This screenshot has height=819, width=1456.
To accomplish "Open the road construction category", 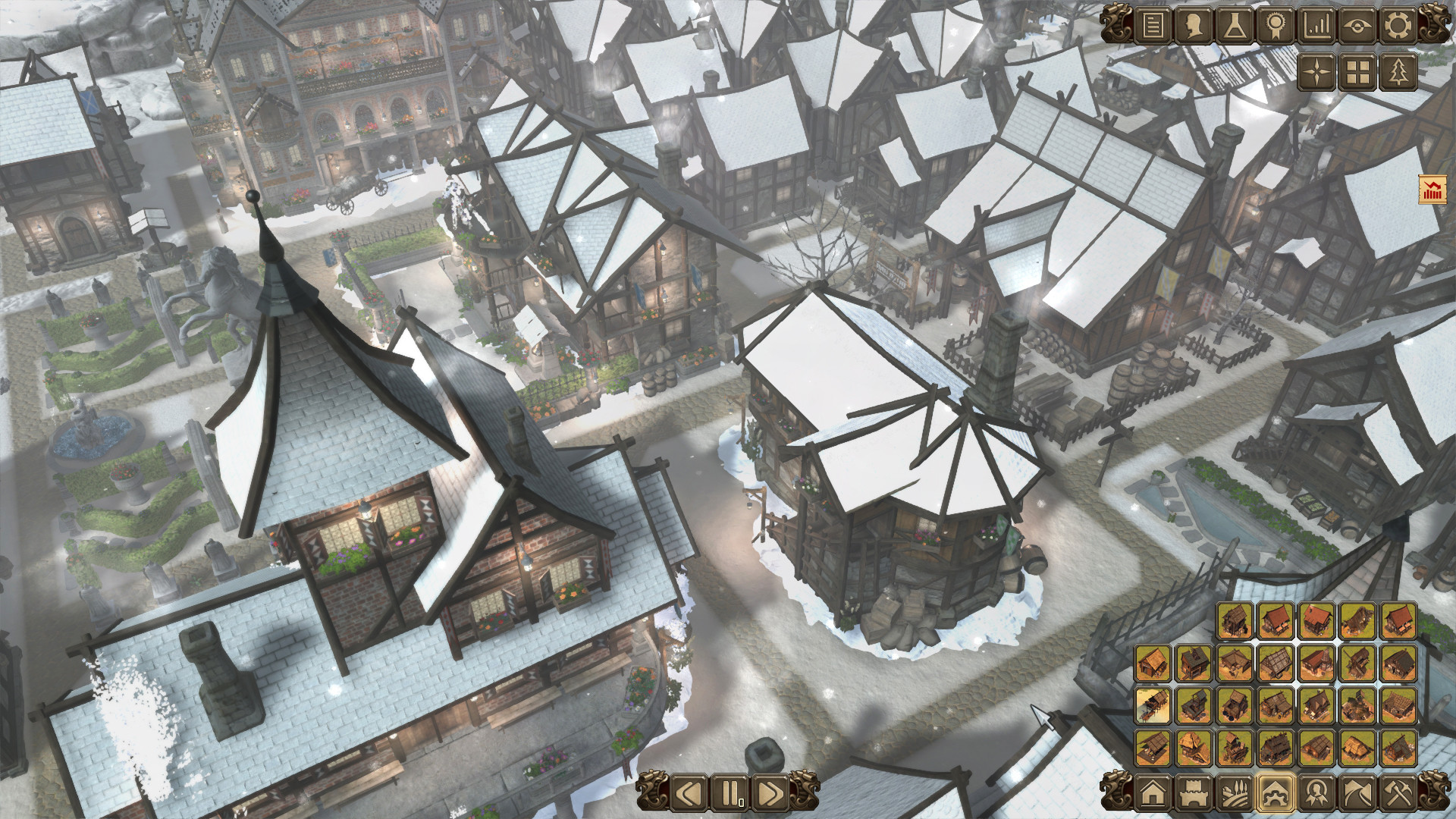I will 1357,793.
